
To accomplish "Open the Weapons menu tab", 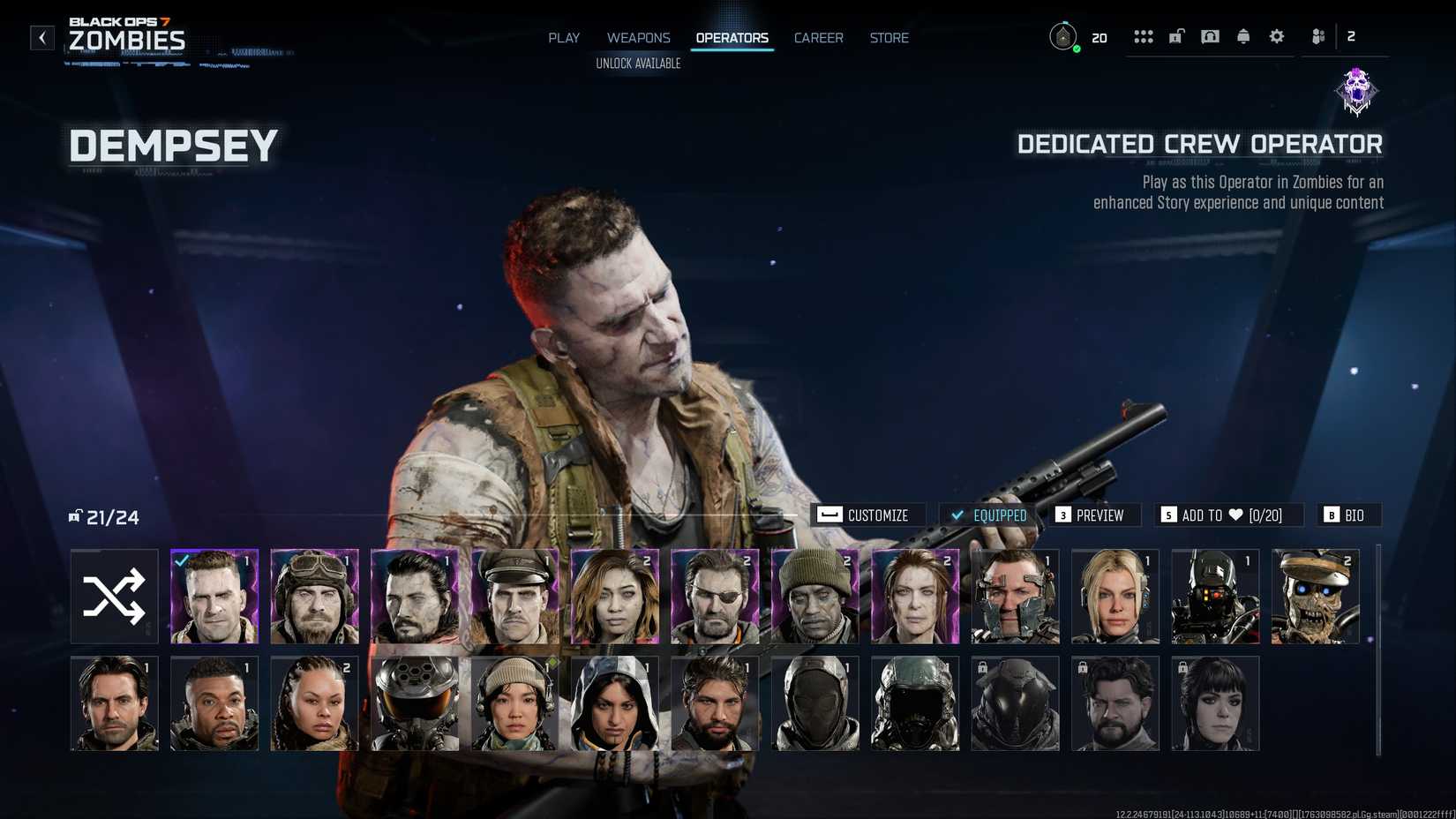I will [638, 37].
